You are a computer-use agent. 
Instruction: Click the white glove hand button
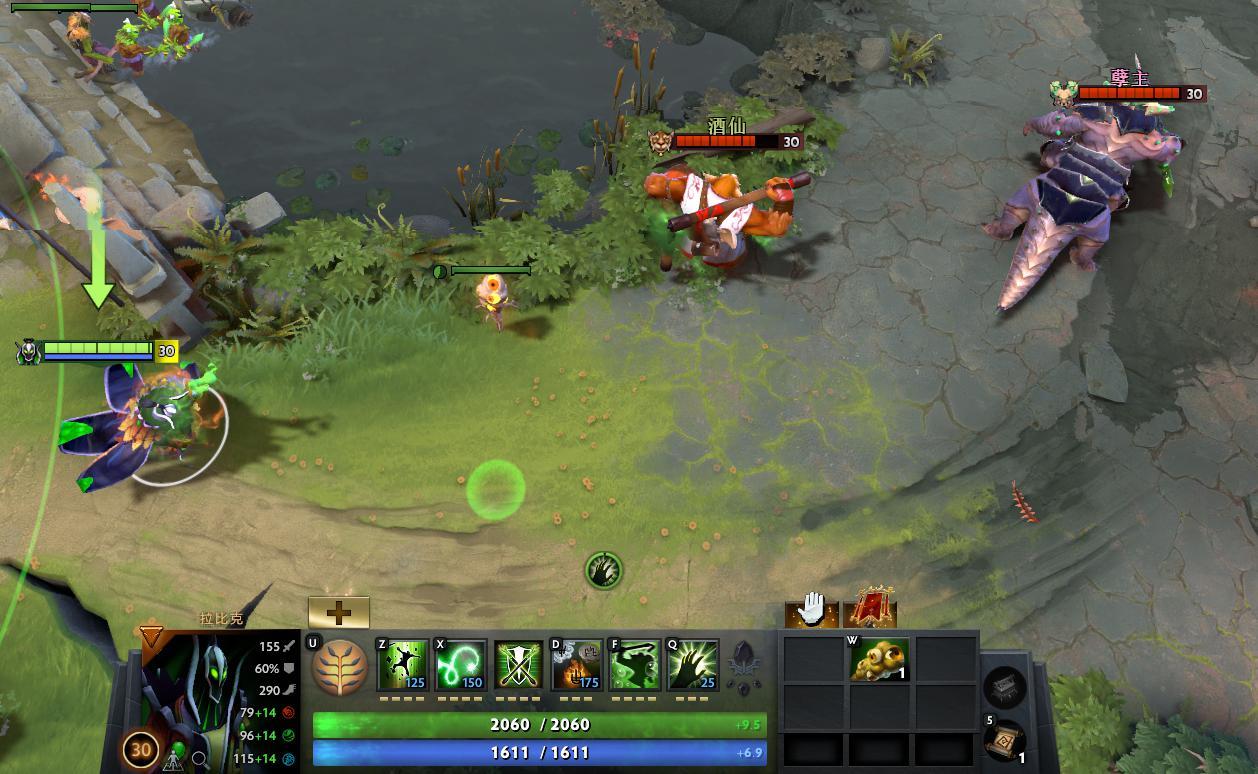[x=811, y=609]
